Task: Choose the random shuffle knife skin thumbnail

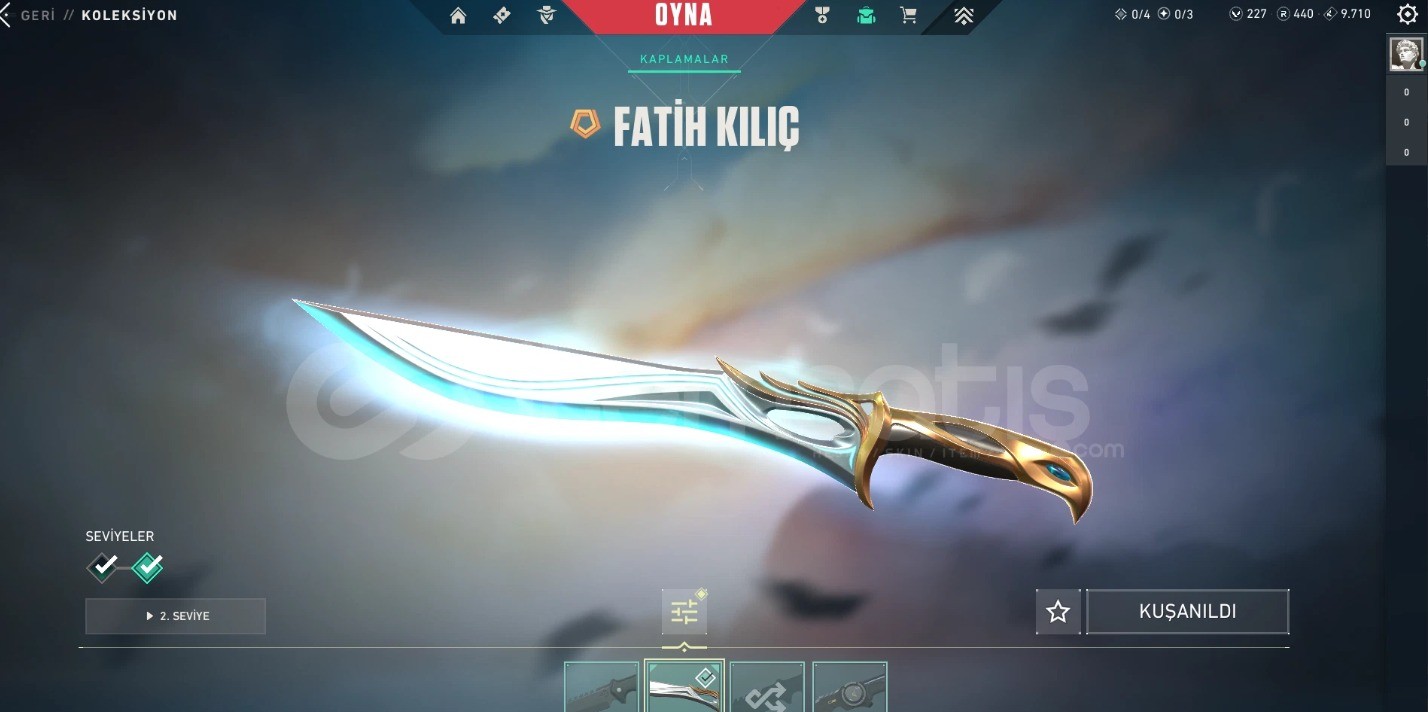Action: [767, 687]
